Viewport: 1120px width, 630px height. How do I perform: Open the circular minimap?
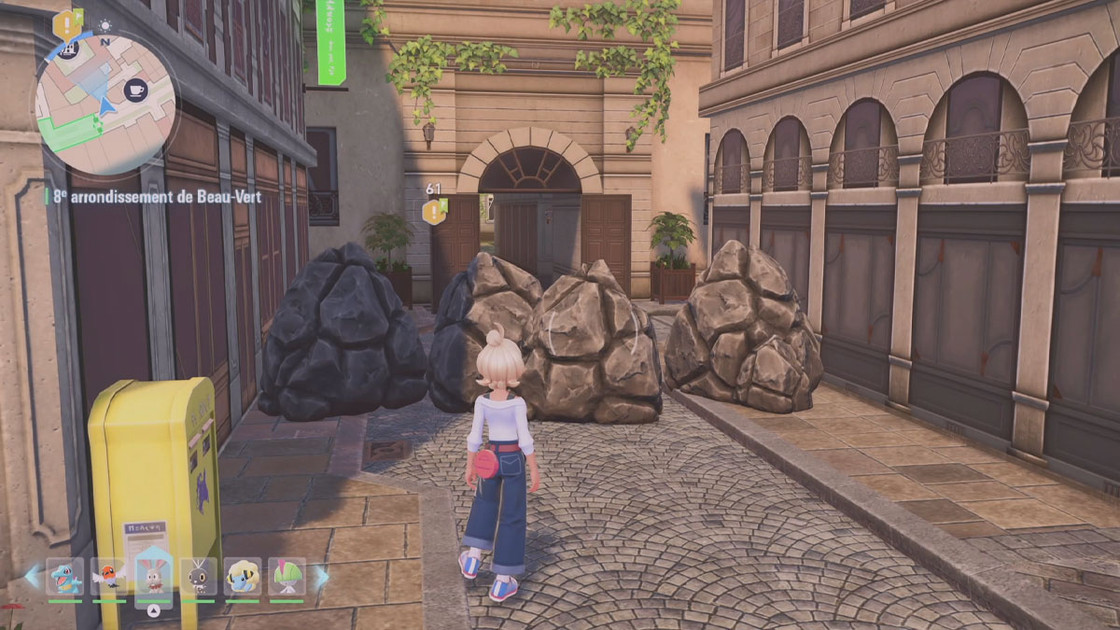[105, 104]
